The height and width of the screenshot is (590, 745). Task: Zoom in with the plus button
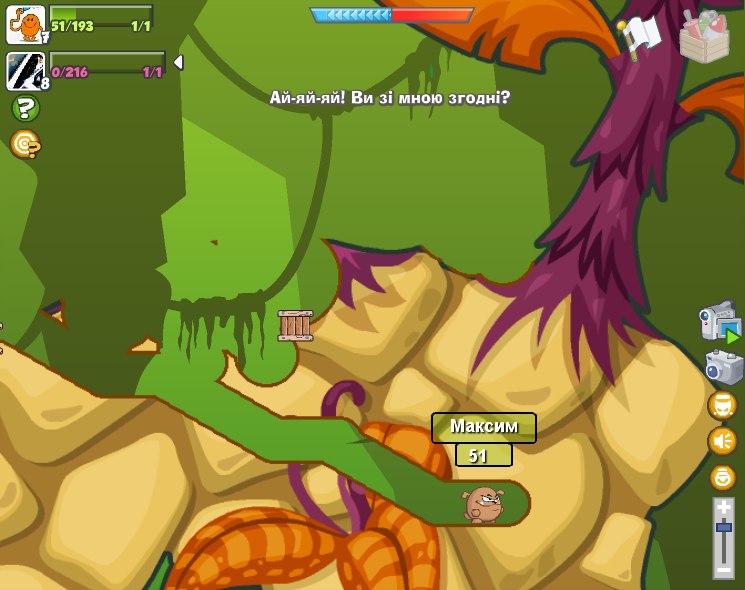point(723,508)
